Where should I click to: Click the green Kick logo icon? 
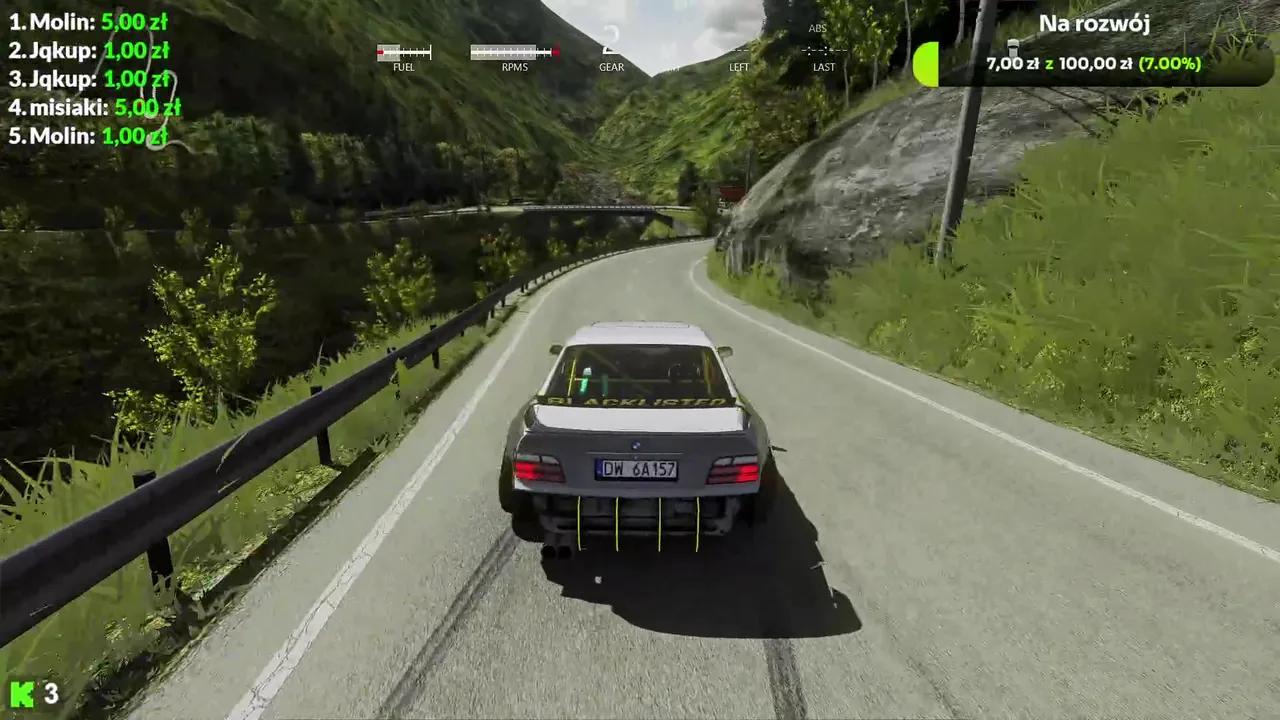[x=22, y=693]
